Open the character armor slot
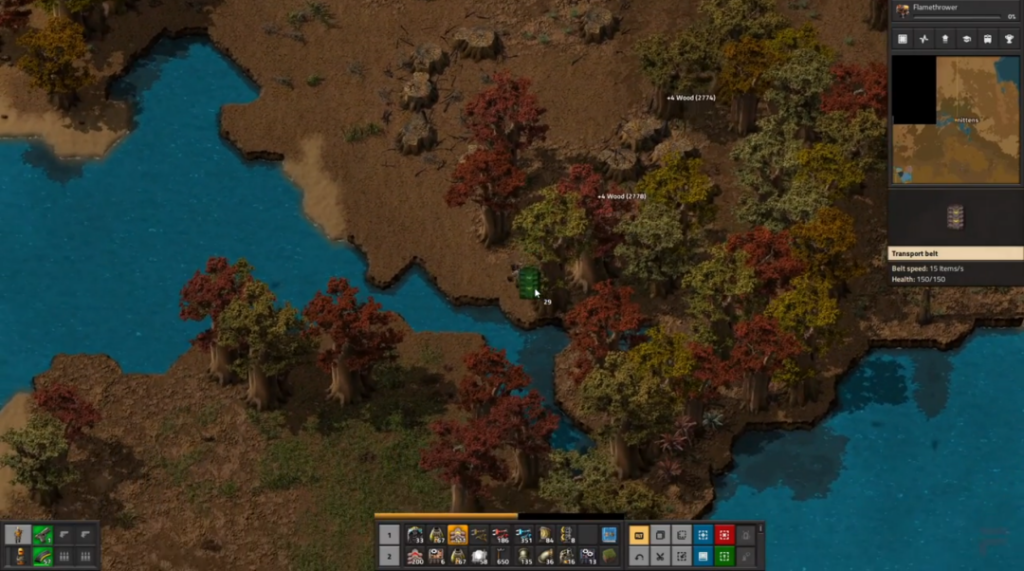 18,535
